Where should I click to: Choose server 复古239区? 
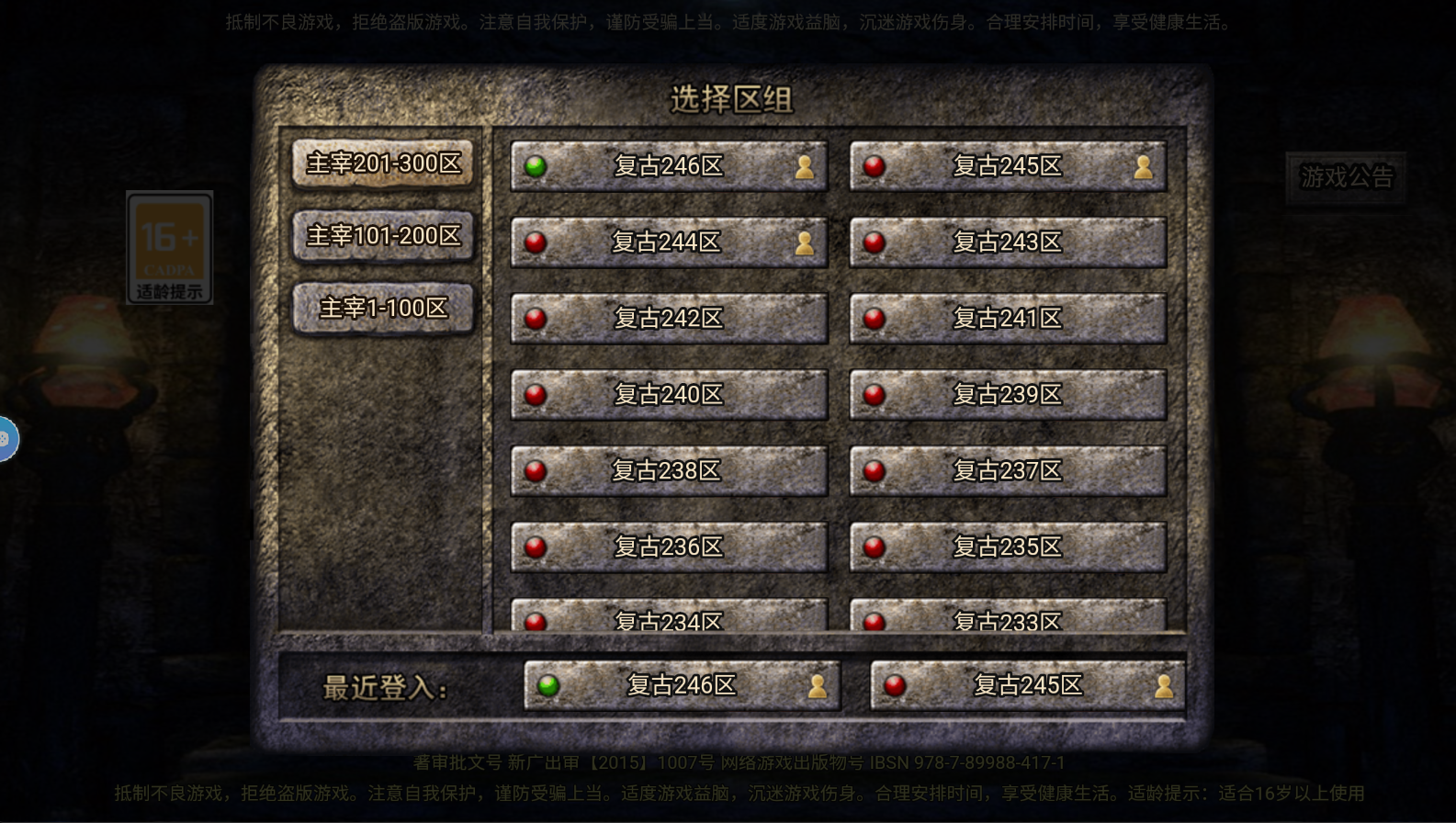point(1008,395)
